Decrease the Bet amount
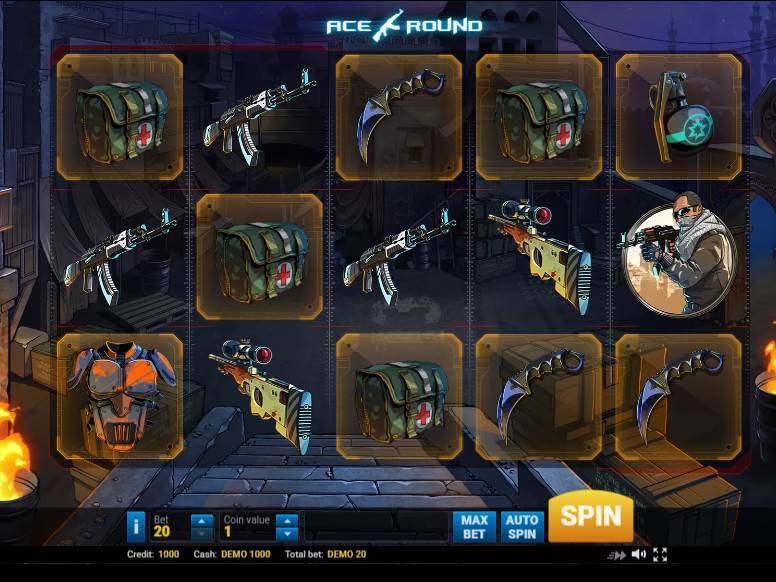 [x=201, y=533]
